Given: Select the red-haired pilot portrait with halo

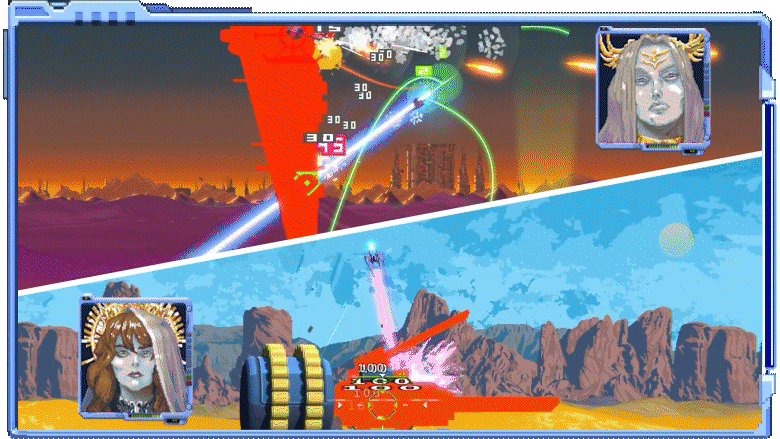Looking at the screenshot, I should point(135,357).
